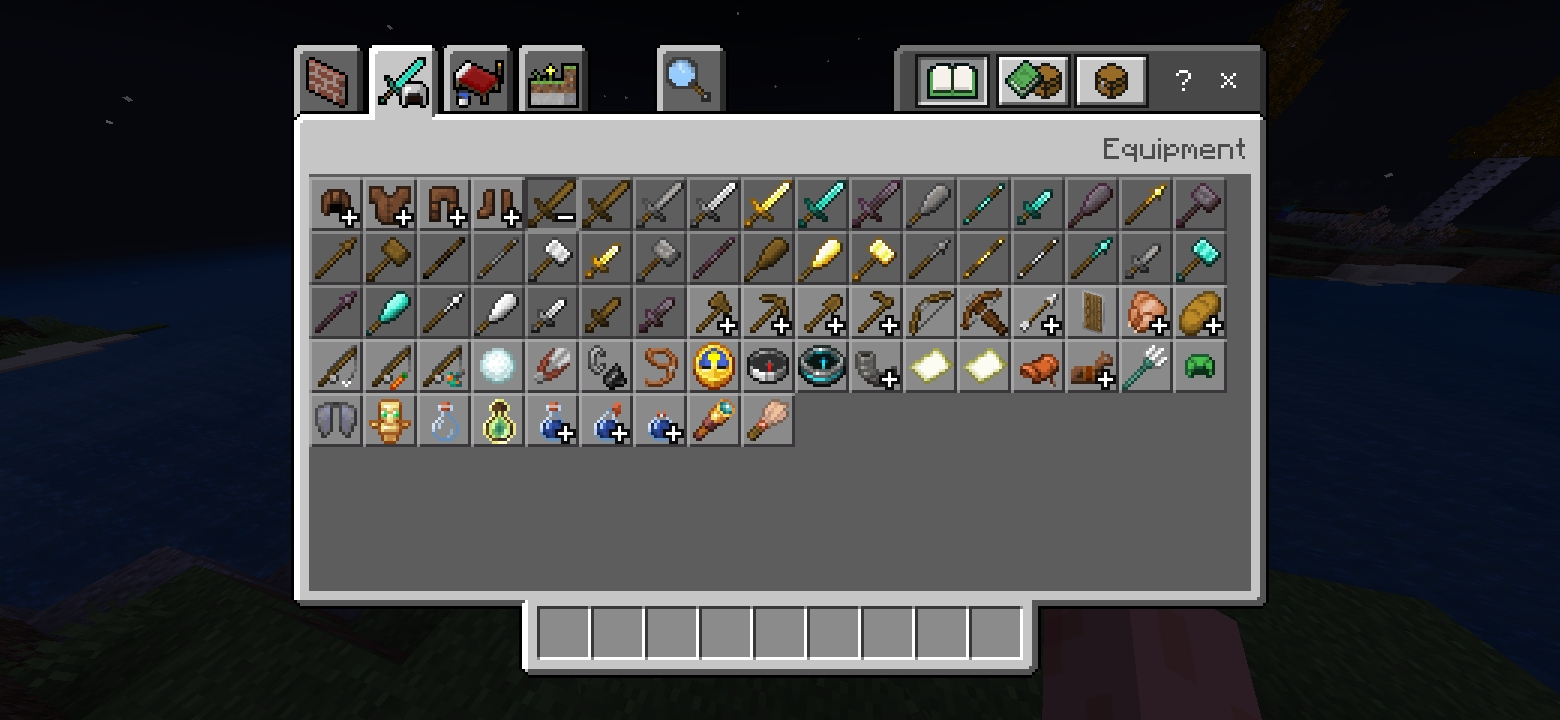Screen dimensions: 1560x720
Task: Pick the diamond sword
Action: (x=822, y=205)
